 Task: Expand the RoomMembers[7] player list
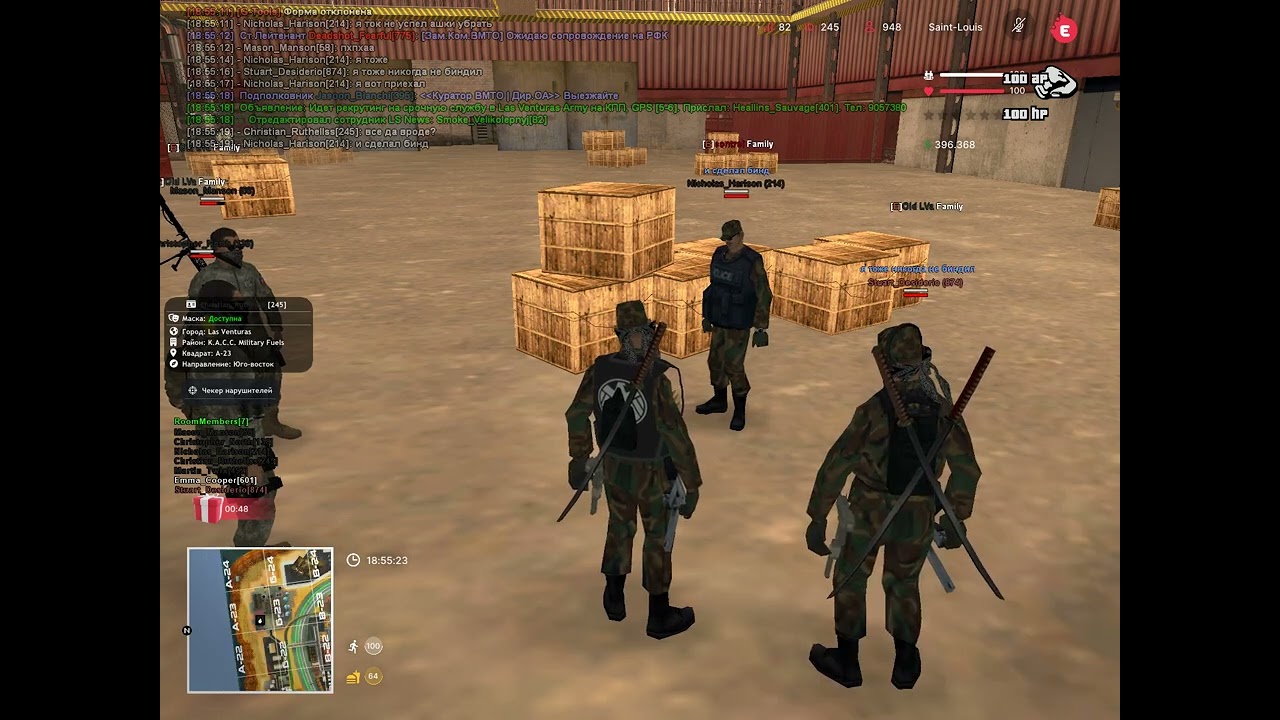tap(212, 421)
